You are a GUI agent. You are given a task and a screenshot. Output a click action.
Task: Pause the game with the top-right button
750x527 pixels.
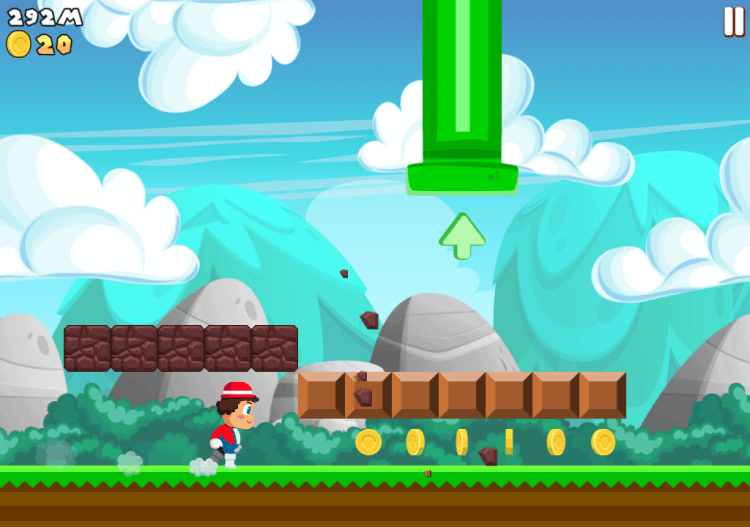(x=733, y=21)
